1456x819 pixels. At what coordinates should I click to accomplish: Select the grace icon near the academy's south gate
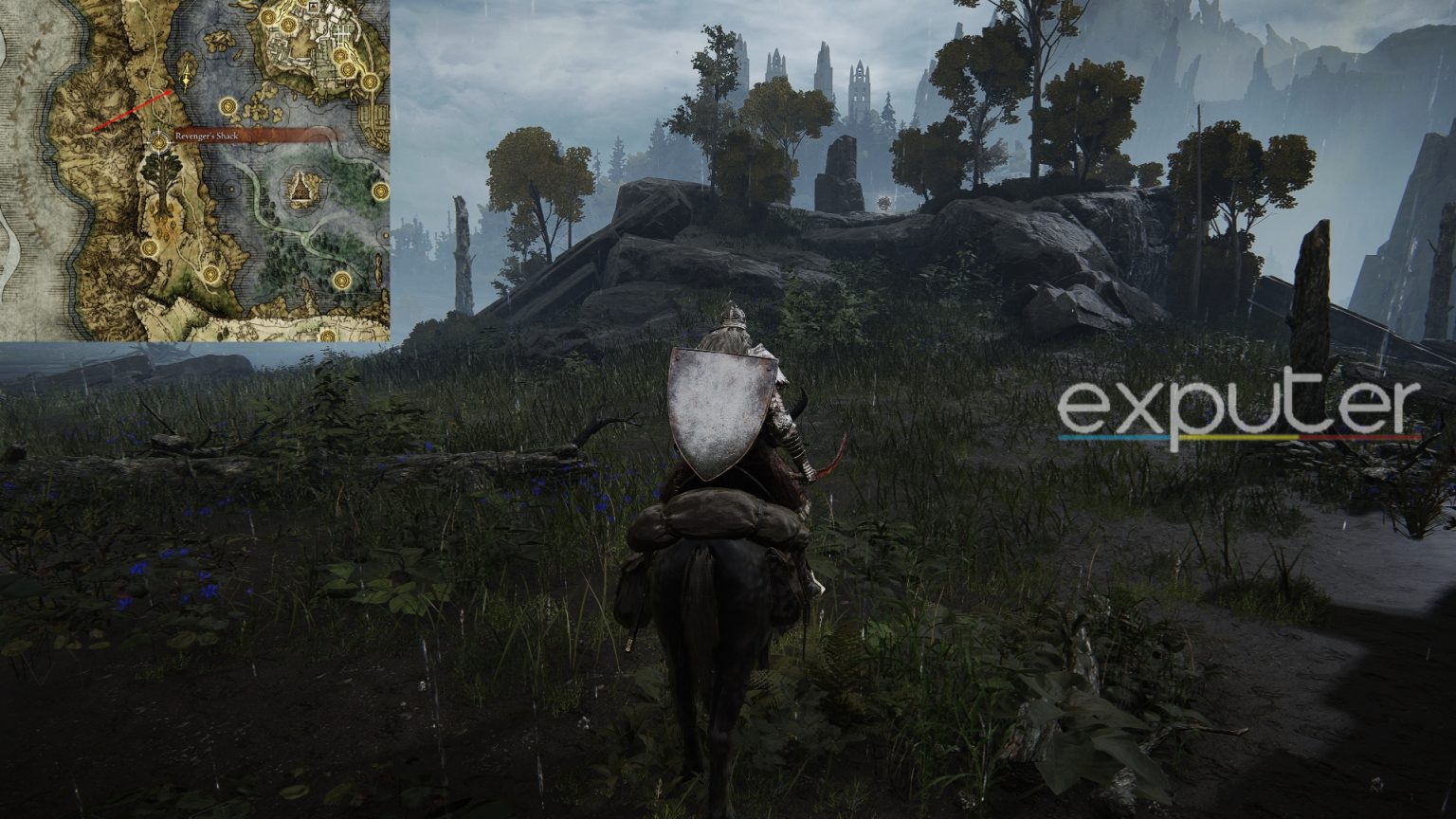pyautogui.click(x=347, y=67)
